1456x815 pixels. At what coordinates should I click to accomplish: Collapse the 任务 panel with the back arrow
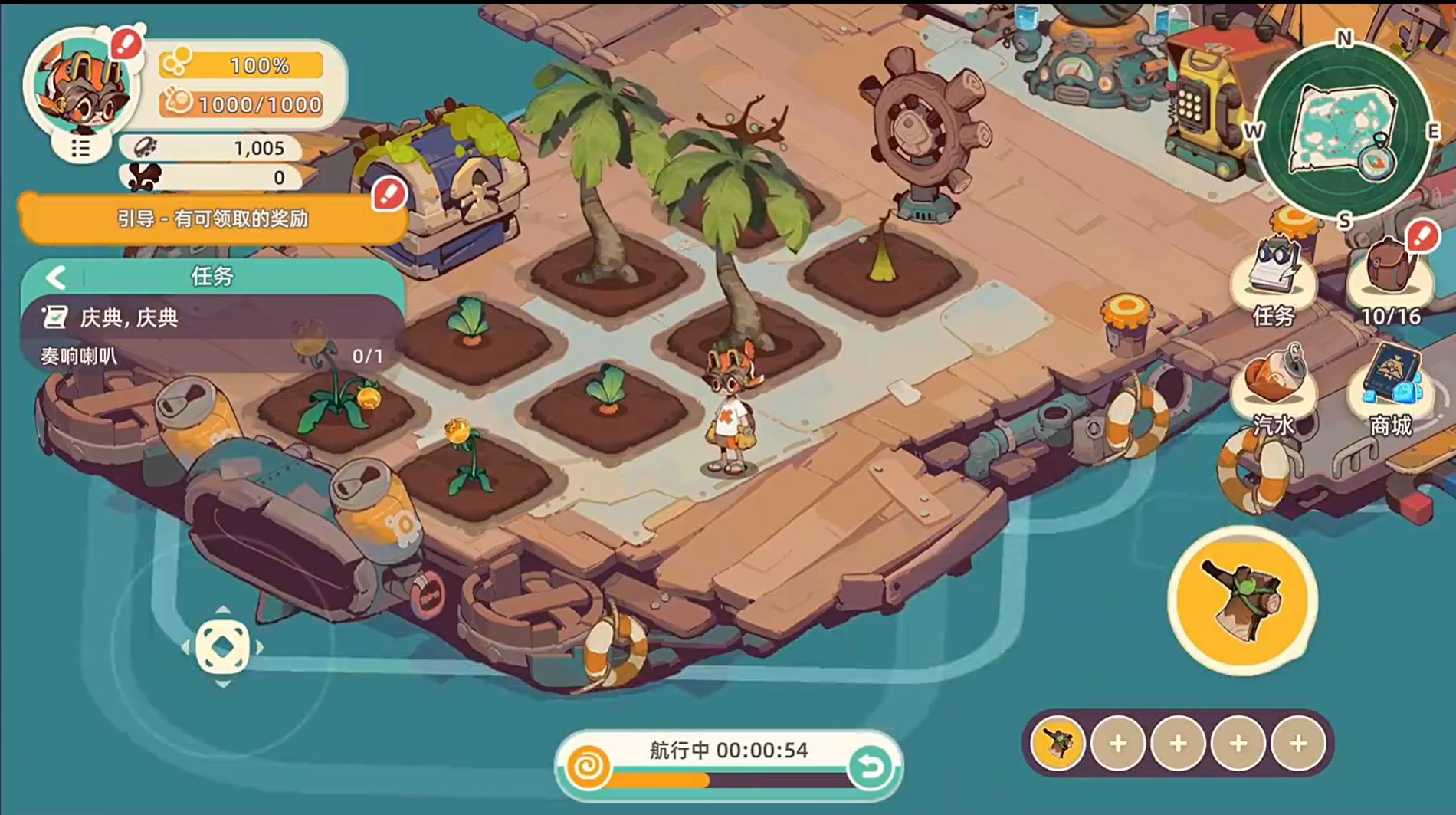[55, 277]
